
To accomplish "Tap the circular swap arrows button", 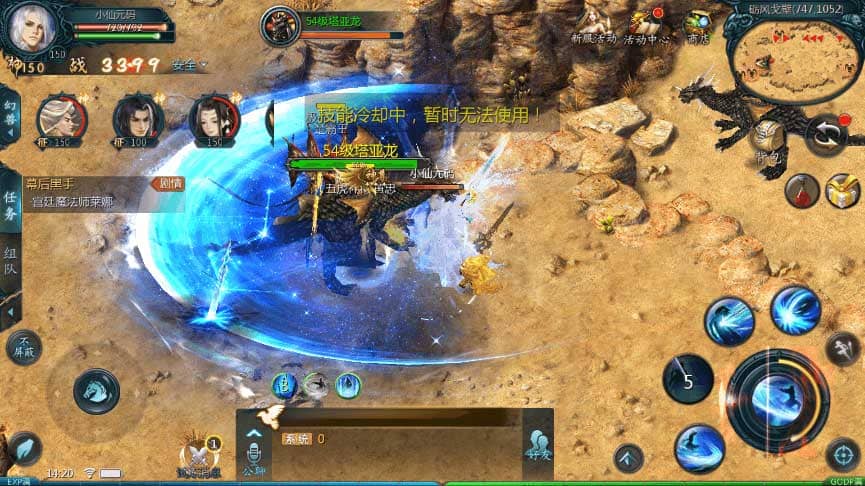I will [x=827, y=136].
